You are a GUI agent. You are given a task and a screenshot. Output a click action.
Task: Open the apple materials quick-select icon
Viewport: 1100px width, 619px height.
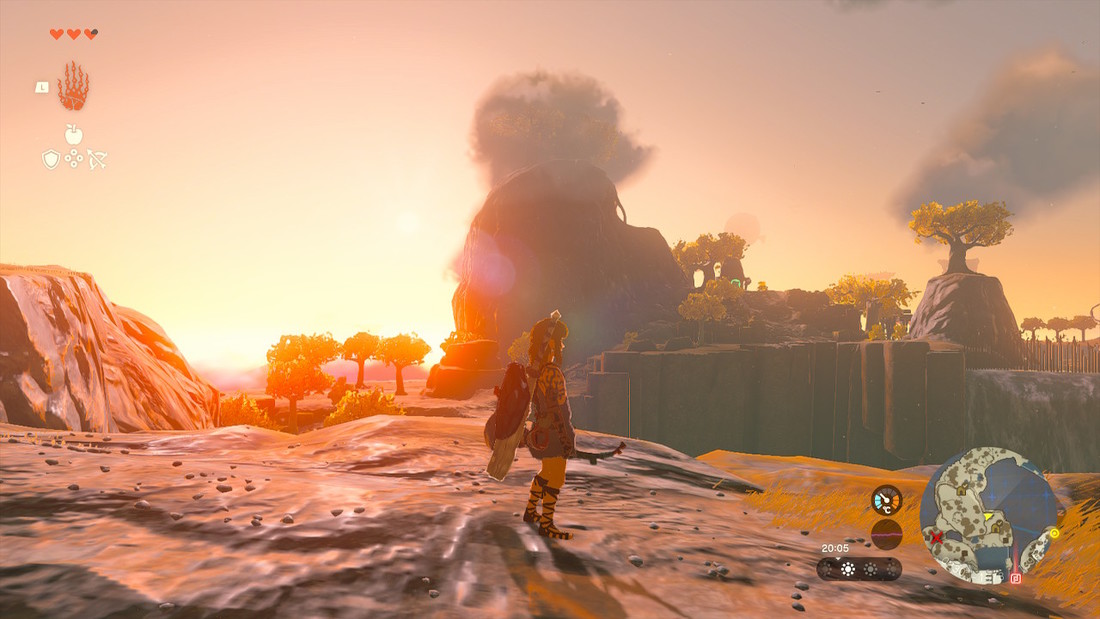tap(73, 134)
